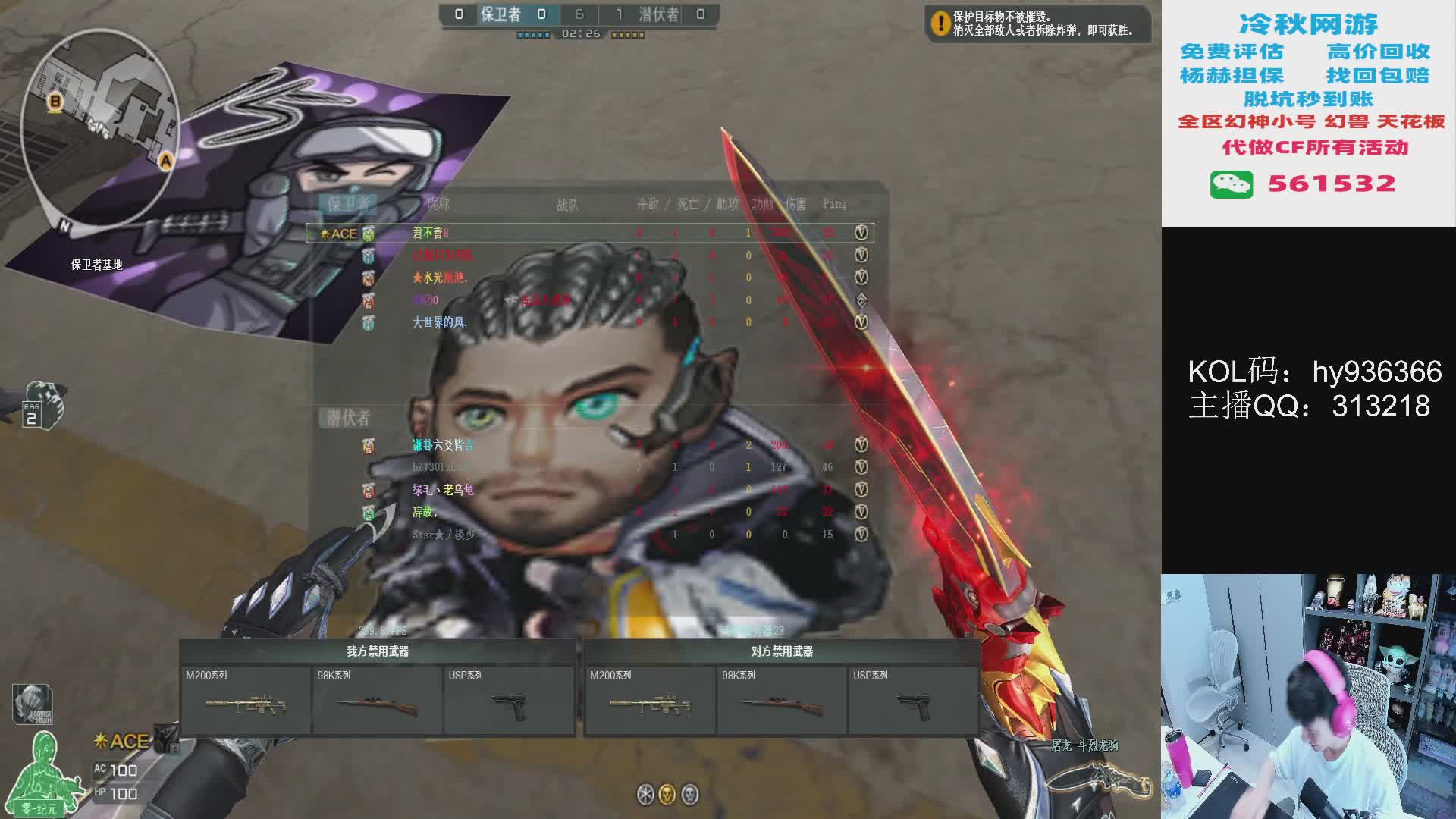Viewport: 1456px width, 819px height.
Task: Choose player 绿毛丶老乌龟 in the scoreboard
Action: [443, 490]
